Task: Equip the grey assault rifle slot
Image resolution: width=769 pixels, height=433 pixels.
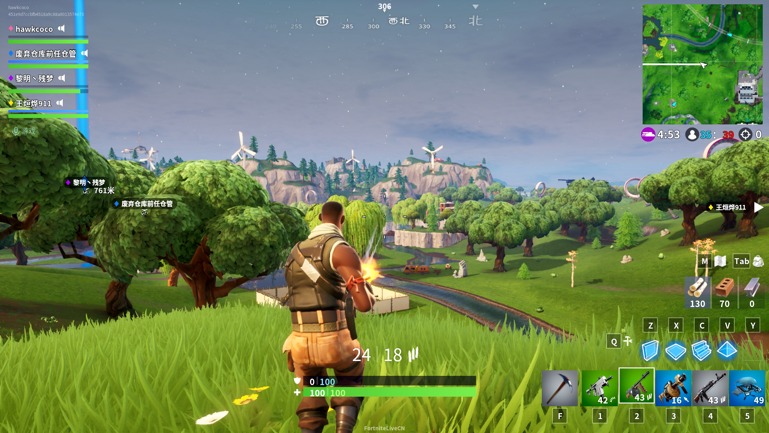Action: 710,388
